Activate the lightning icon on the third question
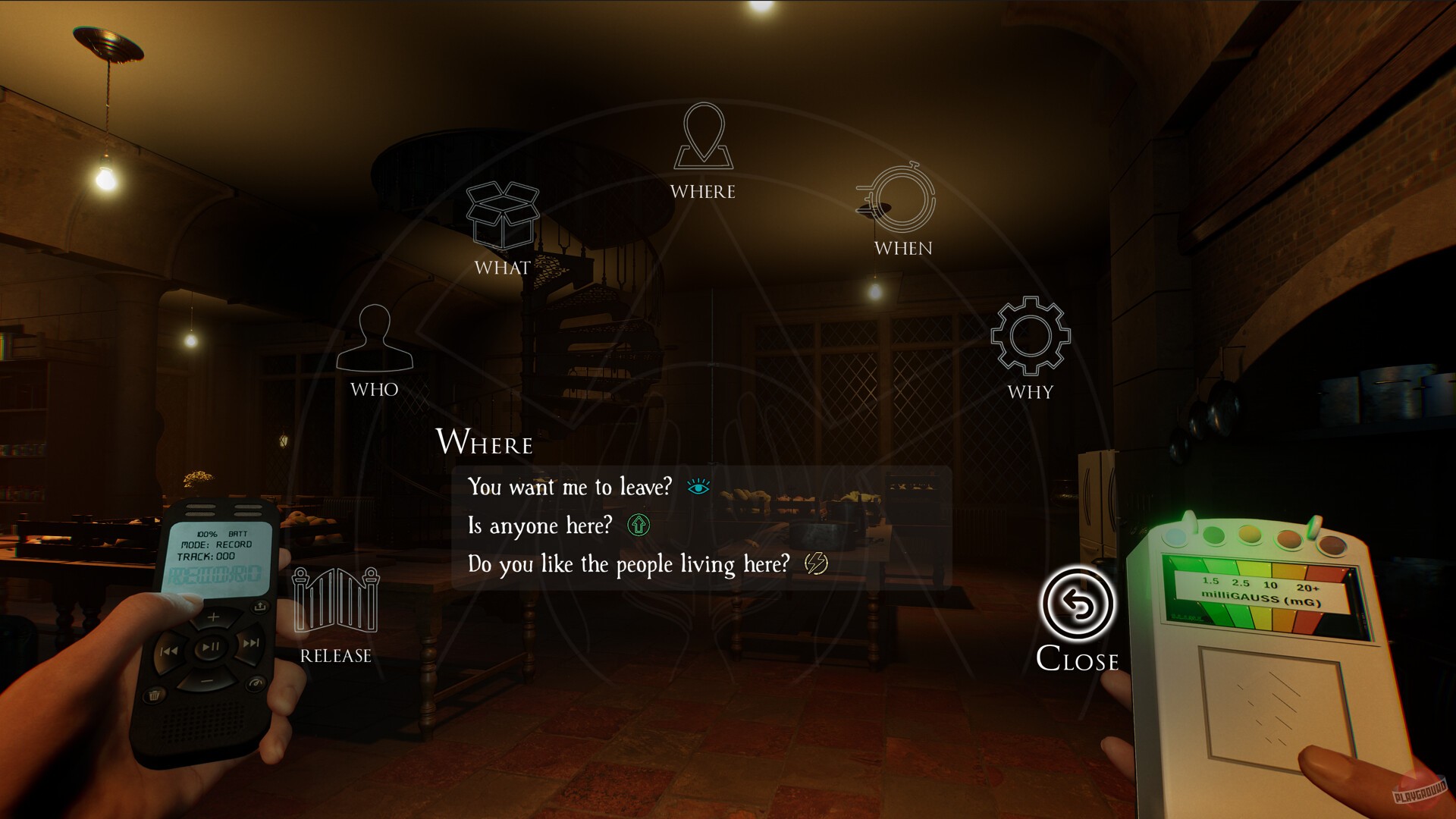Image resolution: width=1456 pixels, height=819 pixels. (814, 563)
